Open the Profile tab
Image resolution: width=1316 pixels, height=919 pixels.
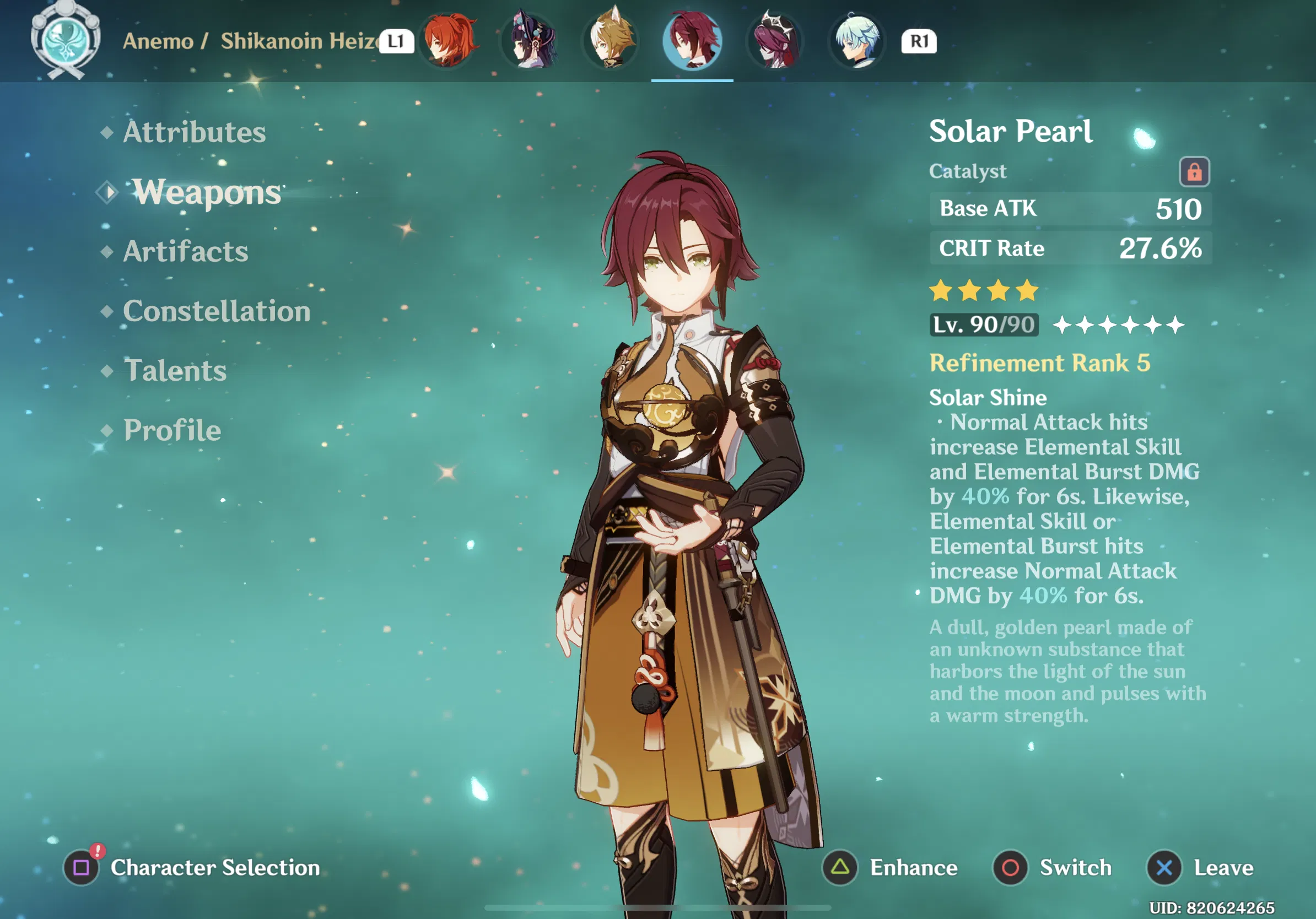pos(171,431)
